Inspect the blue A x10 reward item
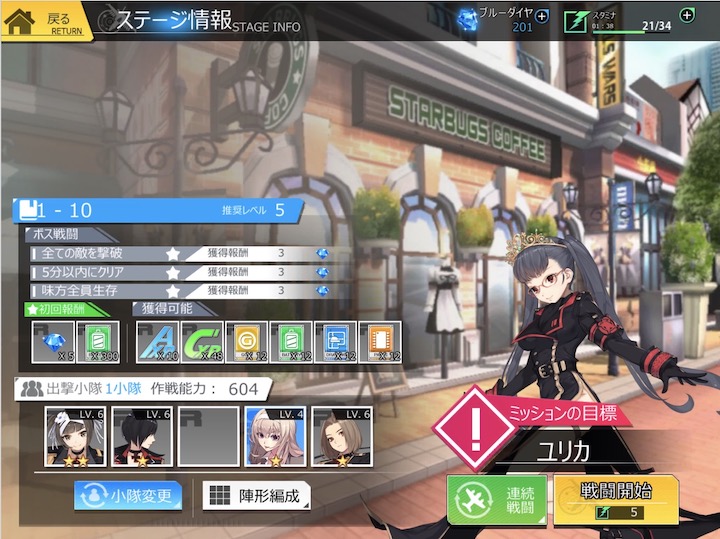The image size is (720, 539). click(156, 342)
